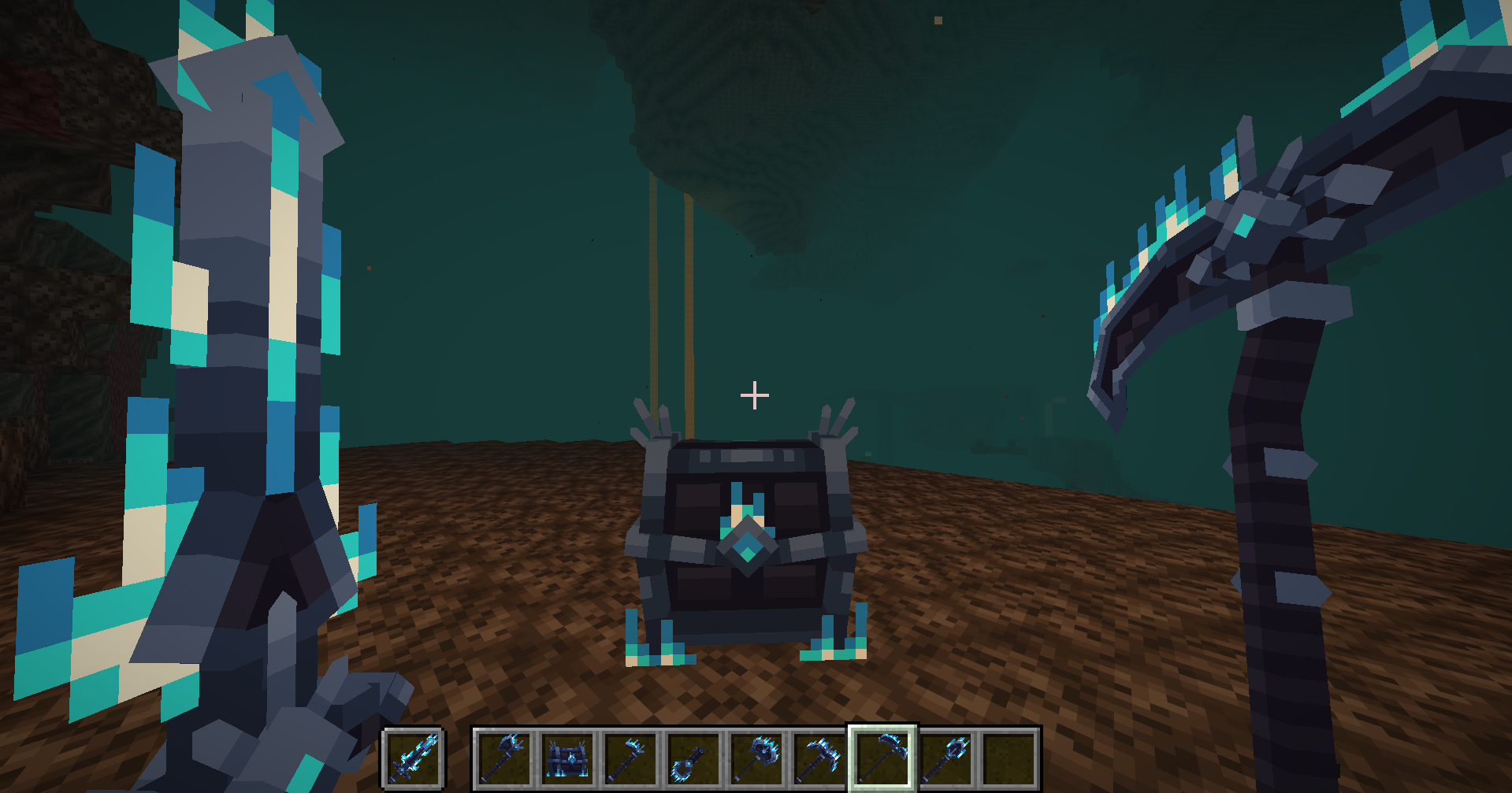Select the small glowing wand in slot three
The height and width of the screenshot is (793, 1512).
[631, 758]
